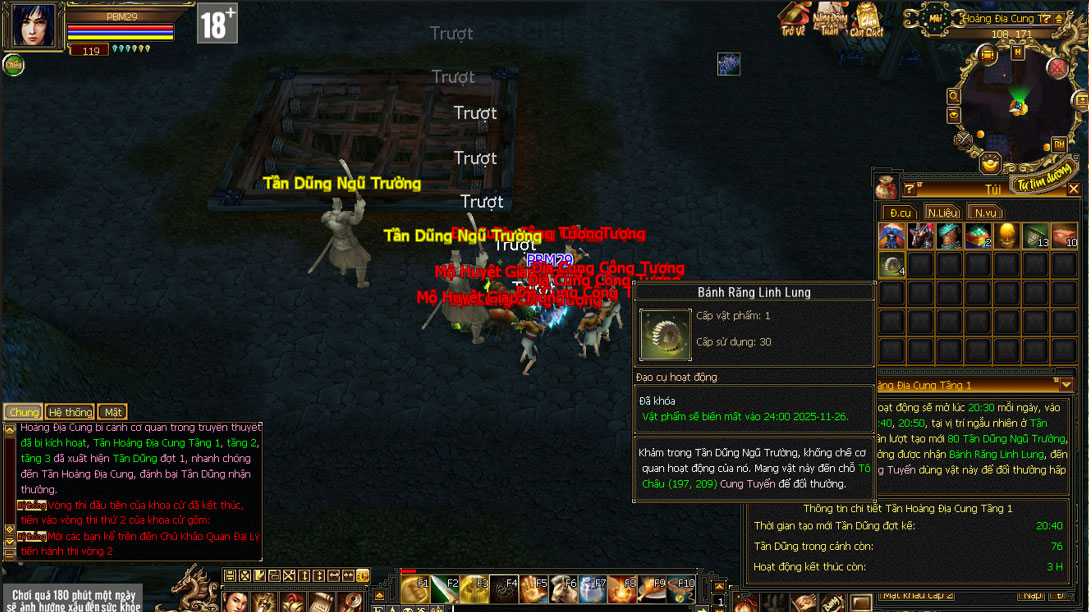The image size is (1089, 612).
Task: Open the Trở Về return button
Action: pyautogui.click(x=794, y=20)
